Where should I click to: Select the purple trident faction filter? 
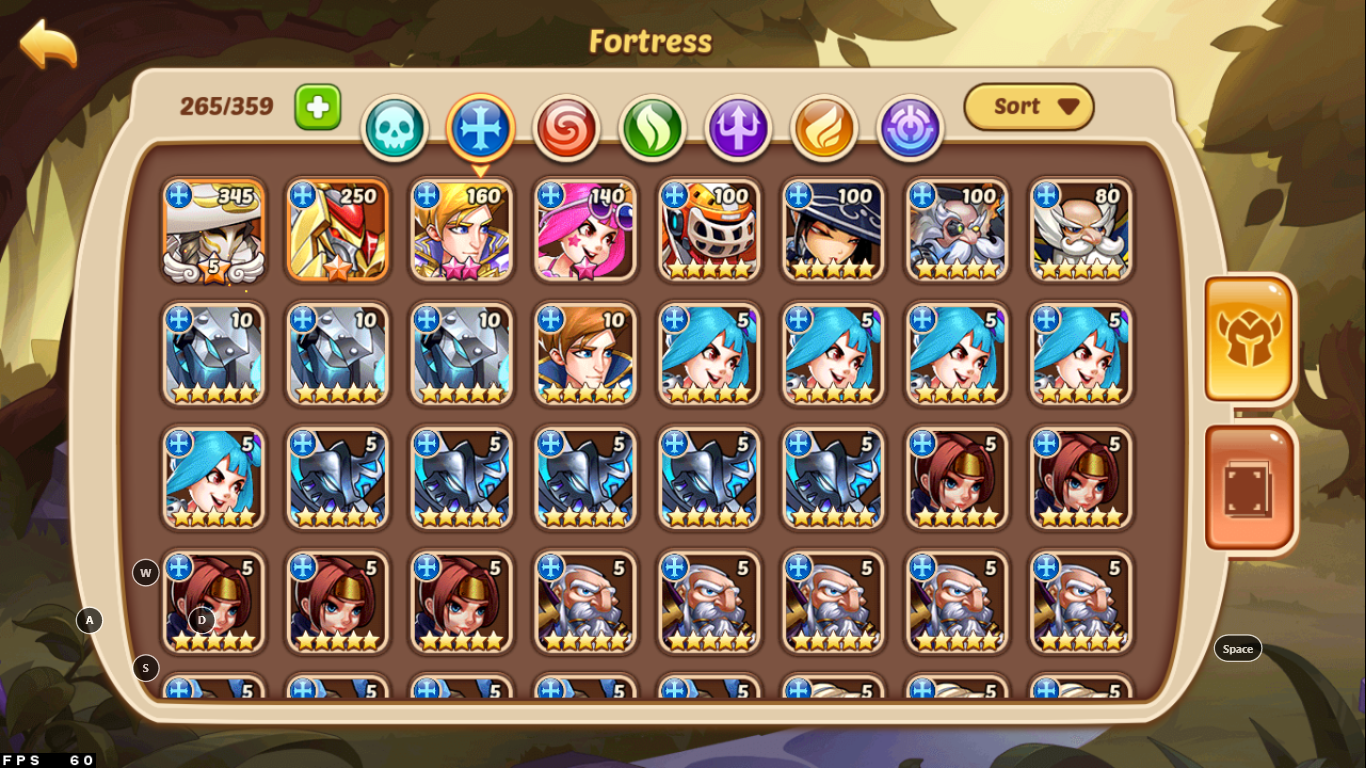coord(737,129)
